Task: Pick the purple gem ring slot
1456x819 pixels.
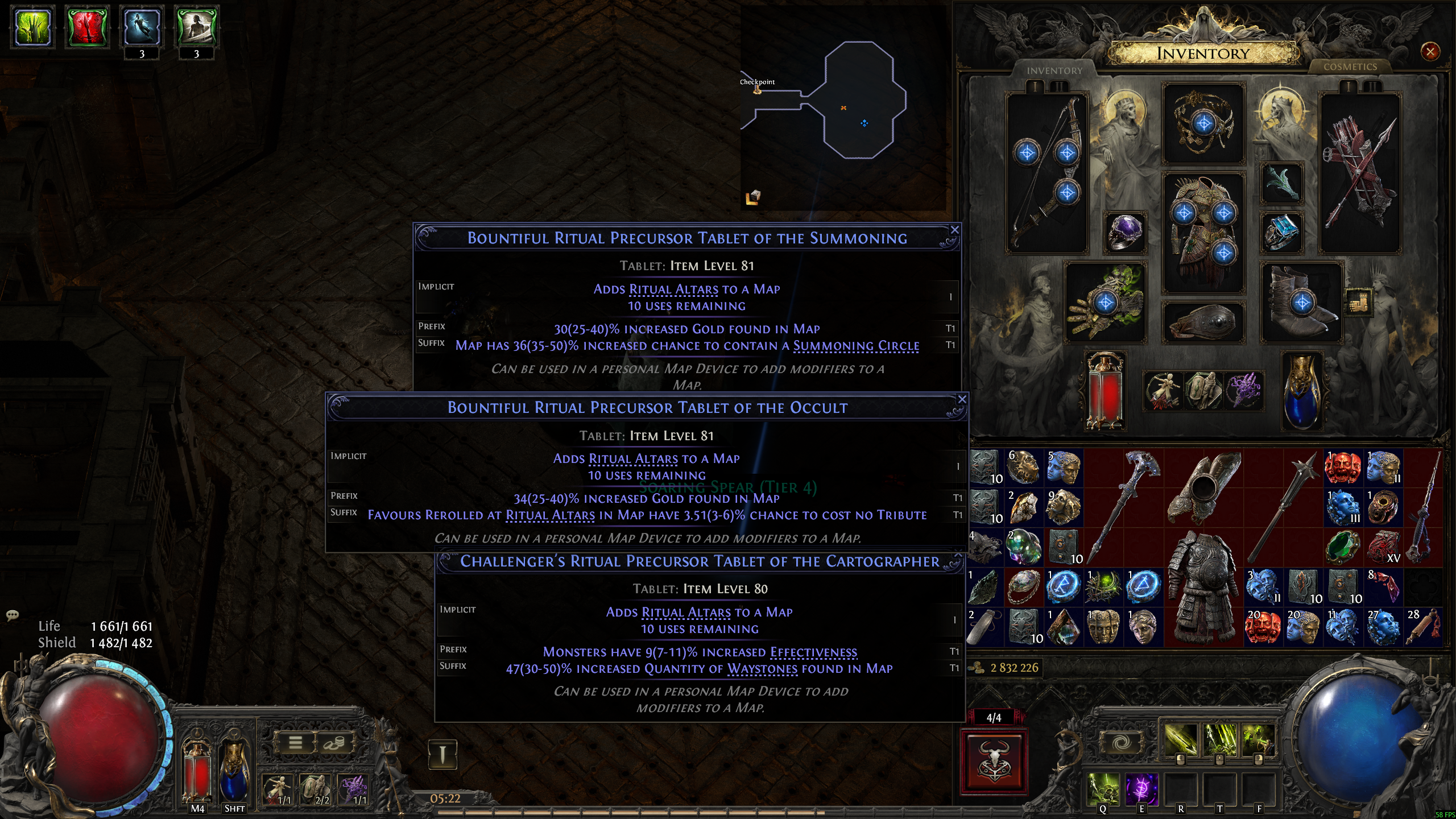Action: [x=1124, y=232]
